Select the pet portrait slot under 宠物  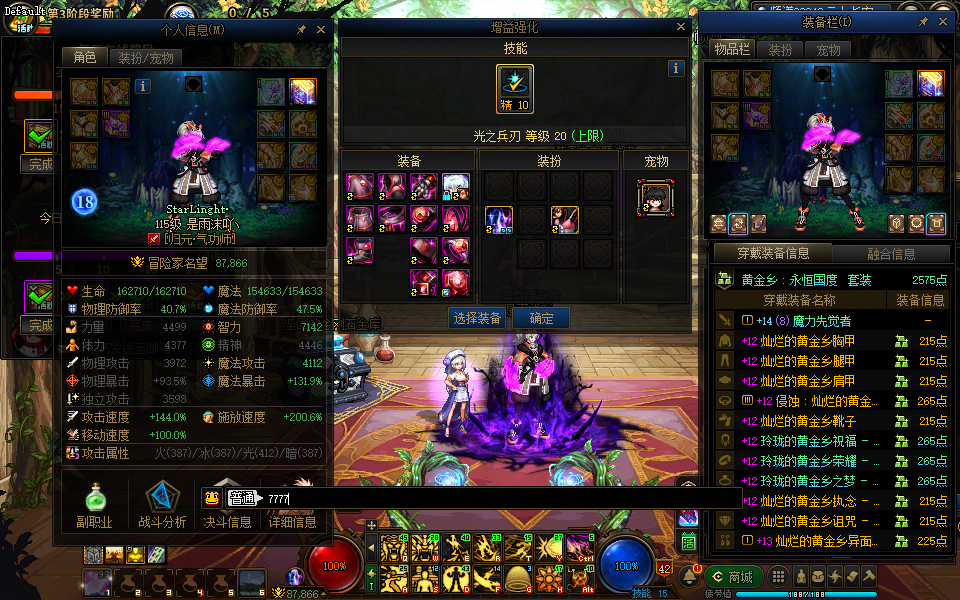click(655, 197)
